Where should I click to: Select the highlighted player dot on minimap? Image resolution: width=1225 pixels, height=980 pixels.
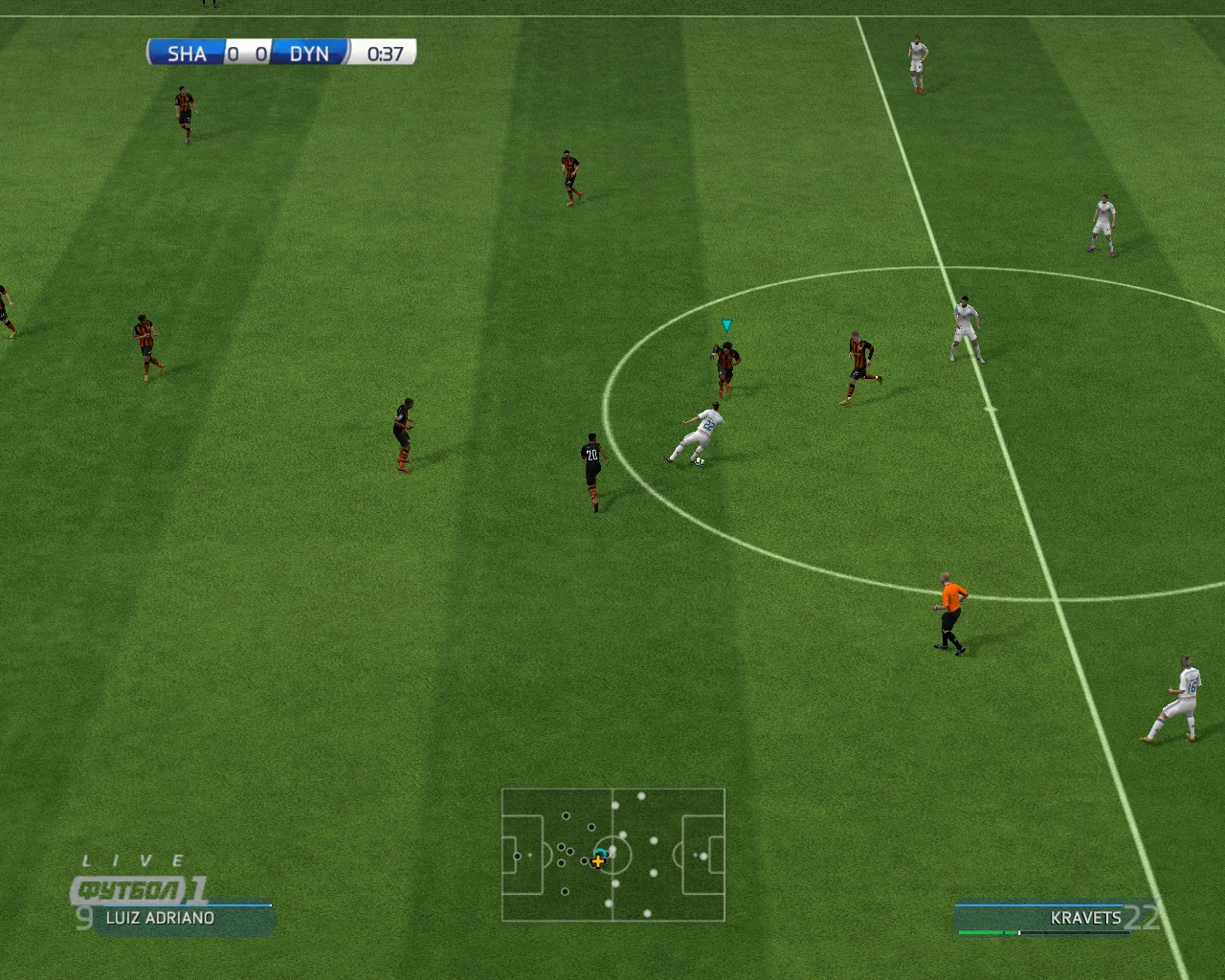point(601,853)
